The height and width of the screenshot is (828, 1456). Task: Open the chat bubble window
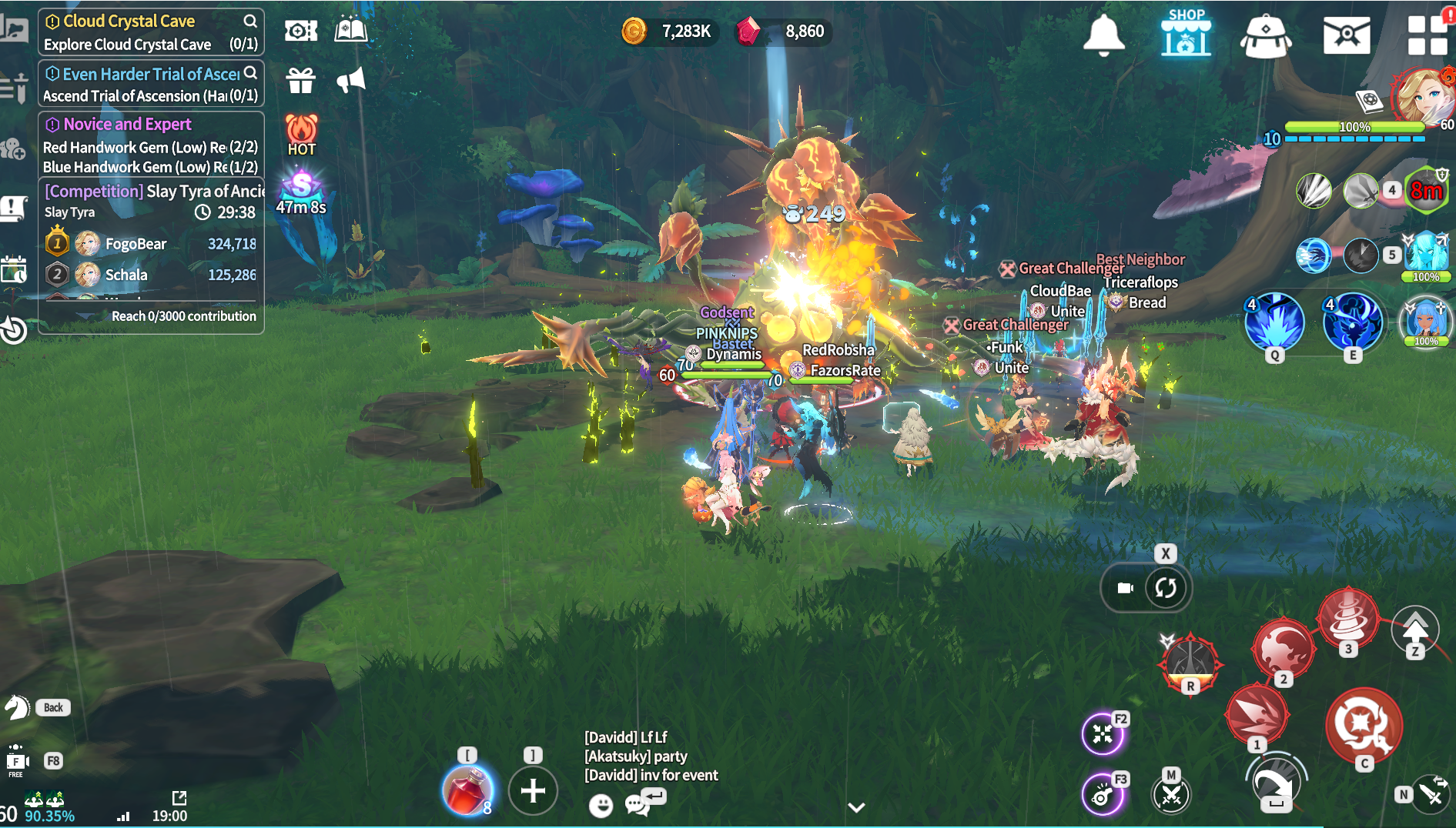click(x=638, y=804)
